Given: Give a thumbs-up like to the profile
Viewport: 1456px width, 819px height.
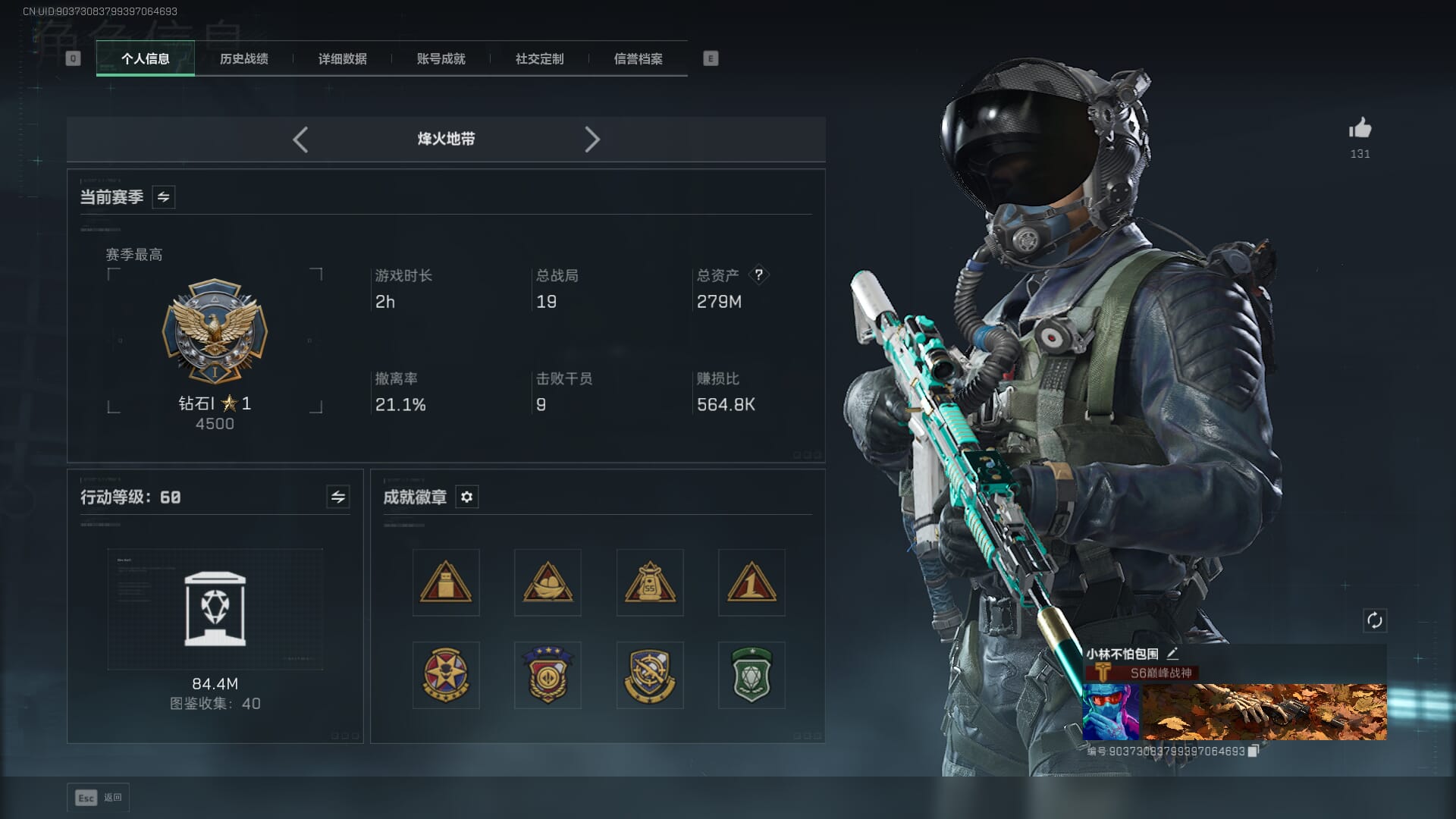Looking at the screenshot, I should pos(1360,129).
